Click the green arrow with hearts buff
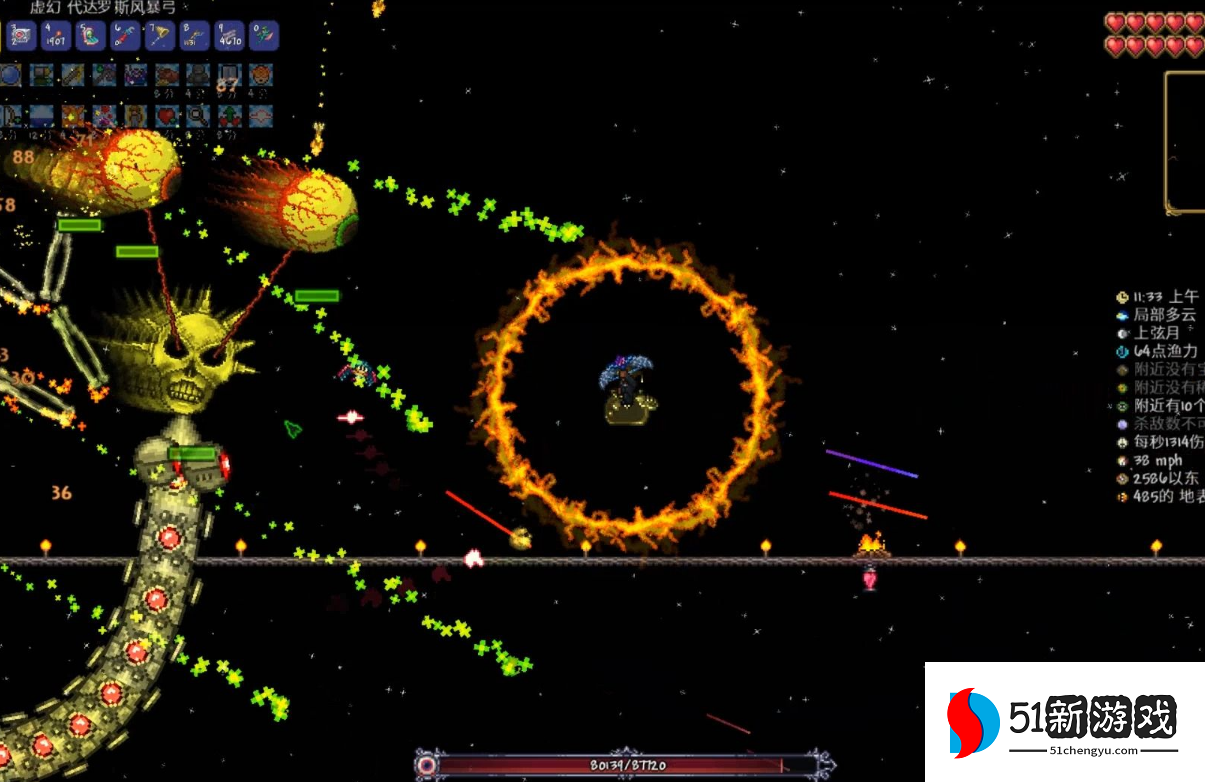Image resolution: width=1205 pixels, height=782 pixels. coord(229,116)
